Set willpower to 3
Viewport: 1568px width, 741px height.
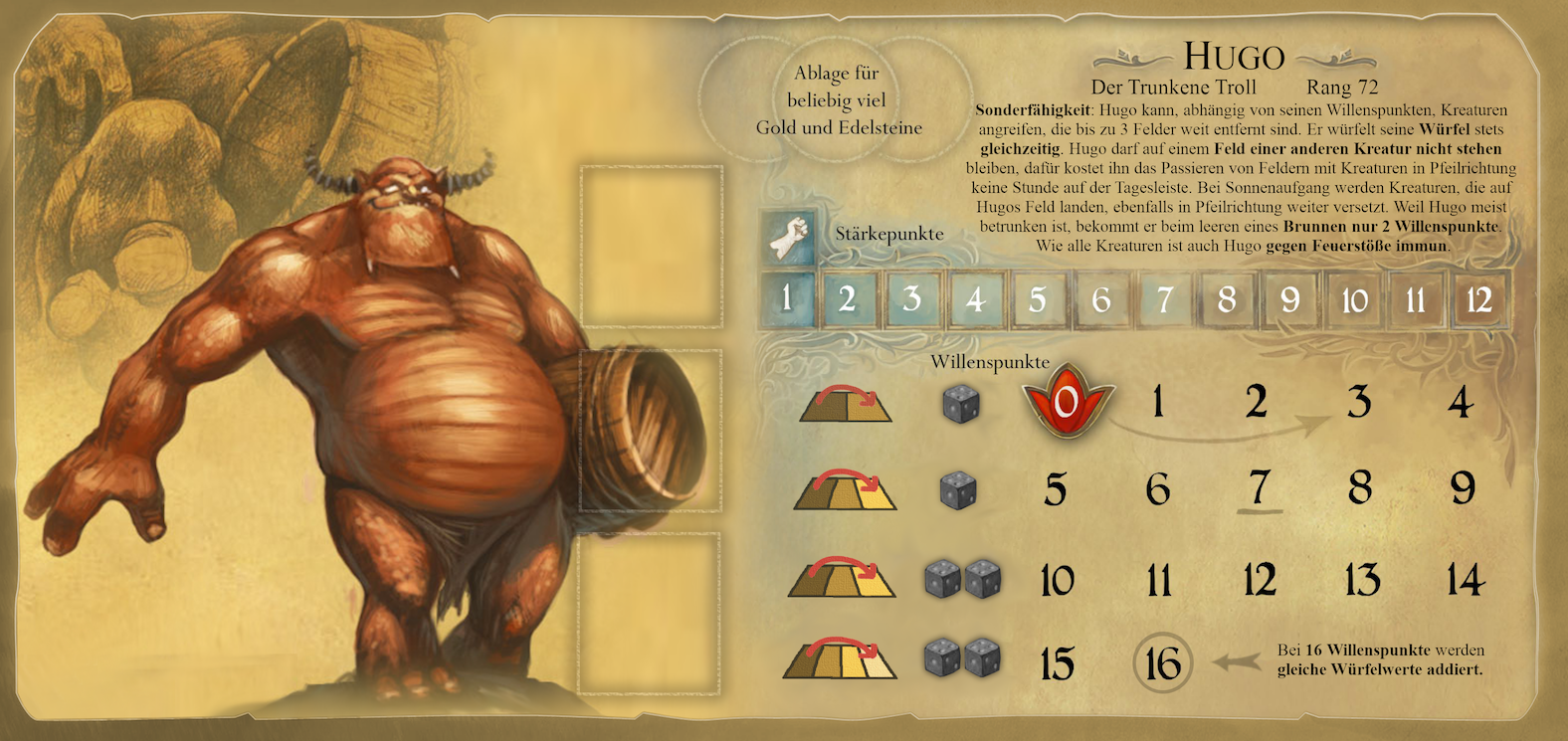tap(1358, 402)
